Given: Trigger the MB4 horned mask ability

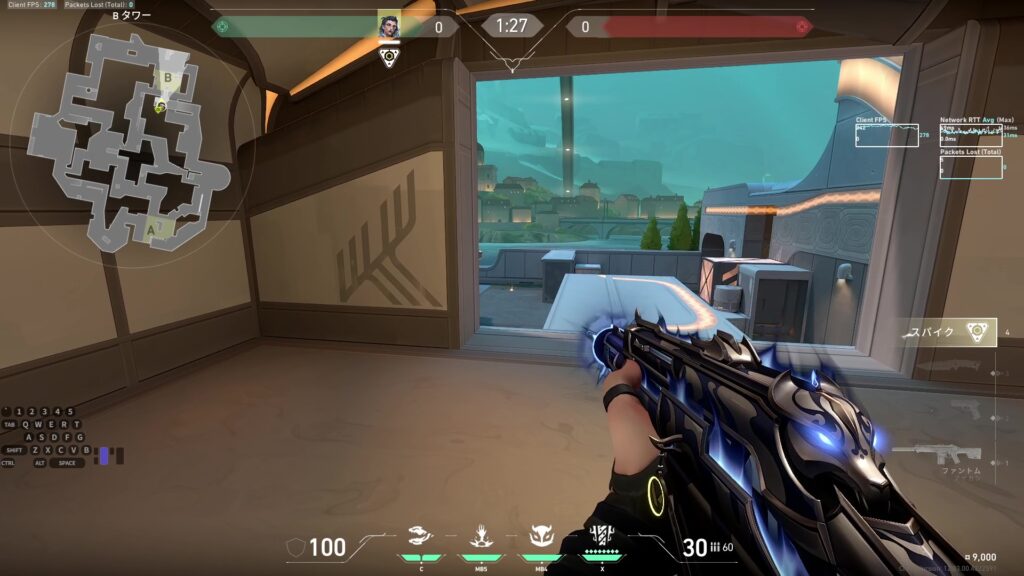Looking at the screenshot, I should (x=540, y=537).
